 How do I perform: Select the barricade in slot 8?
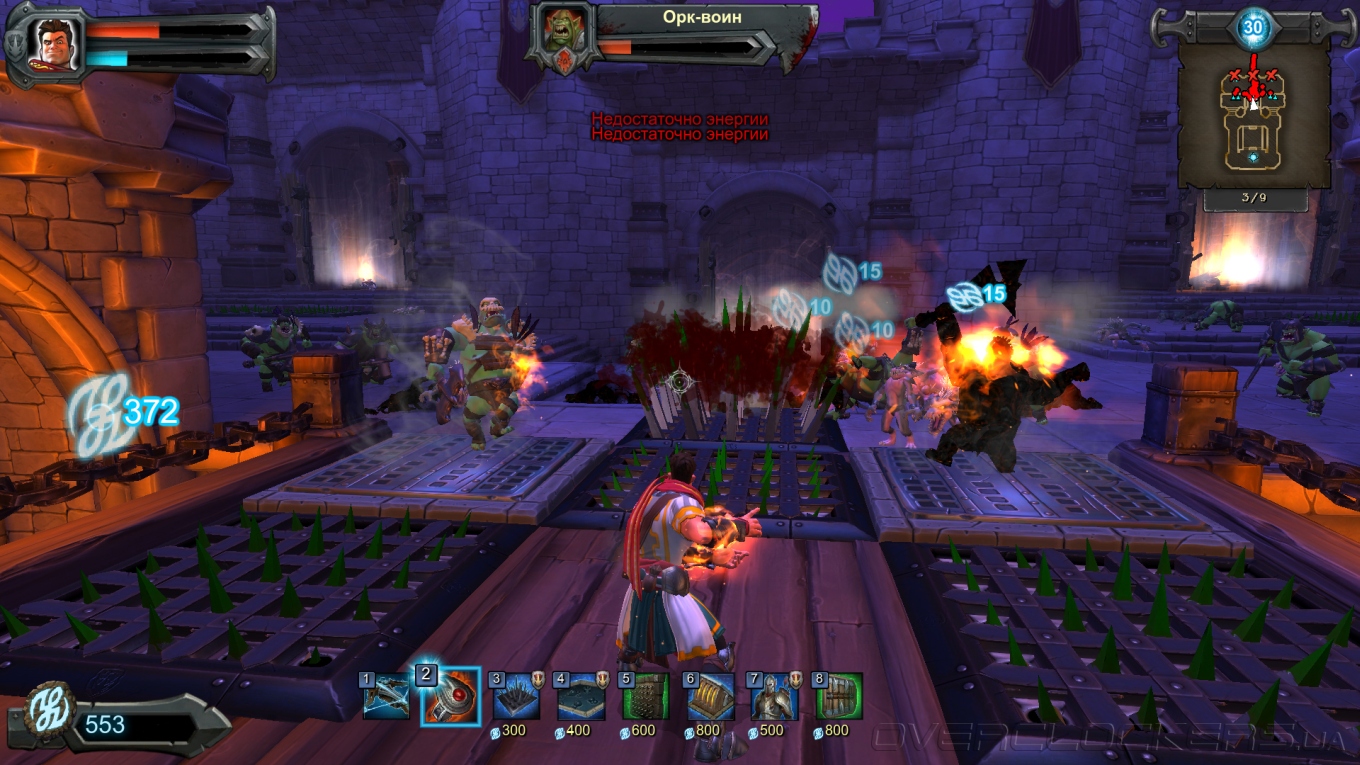[x=838, y=697]
